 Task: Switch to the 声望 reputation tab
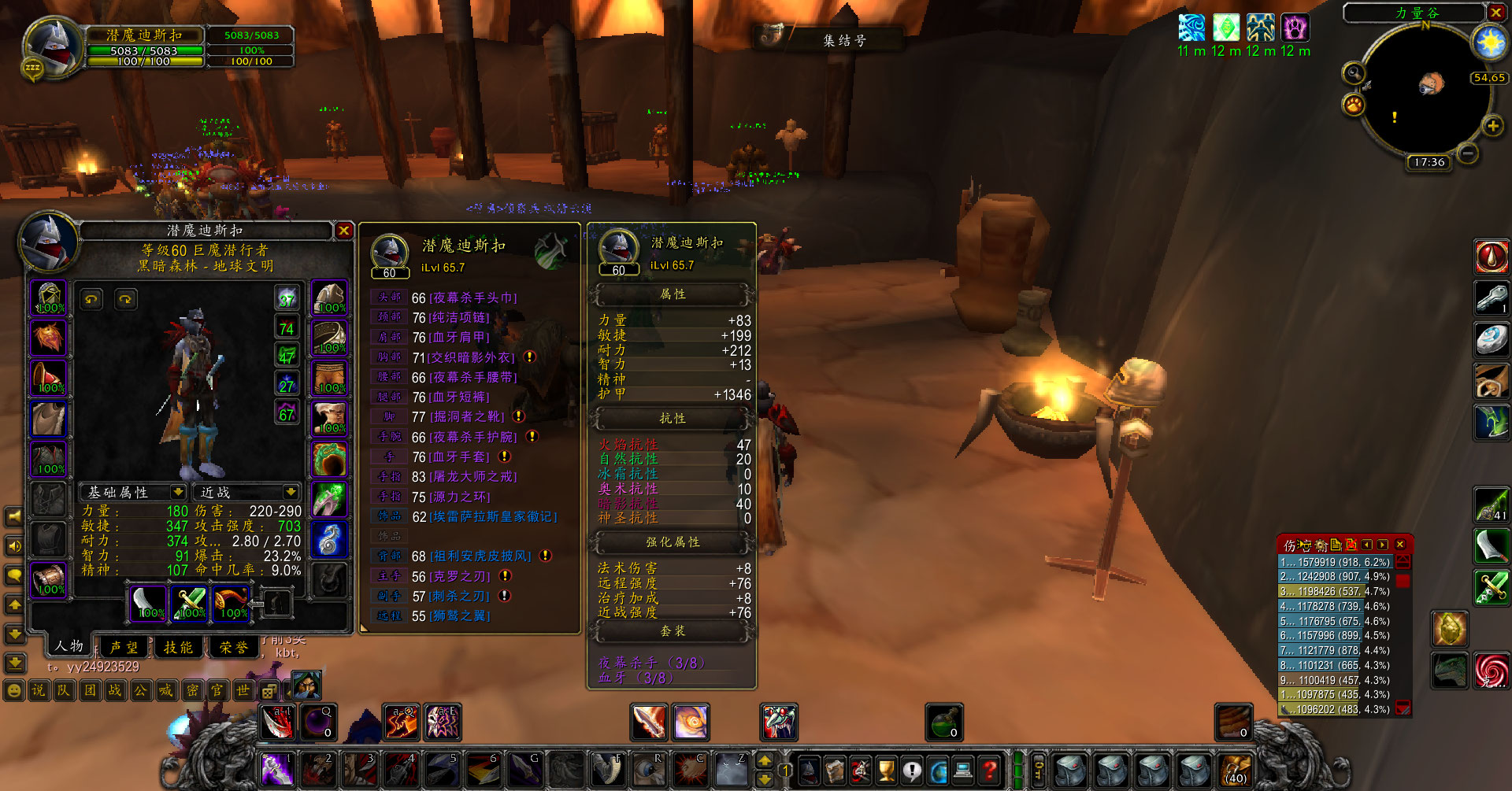(124, 647)
